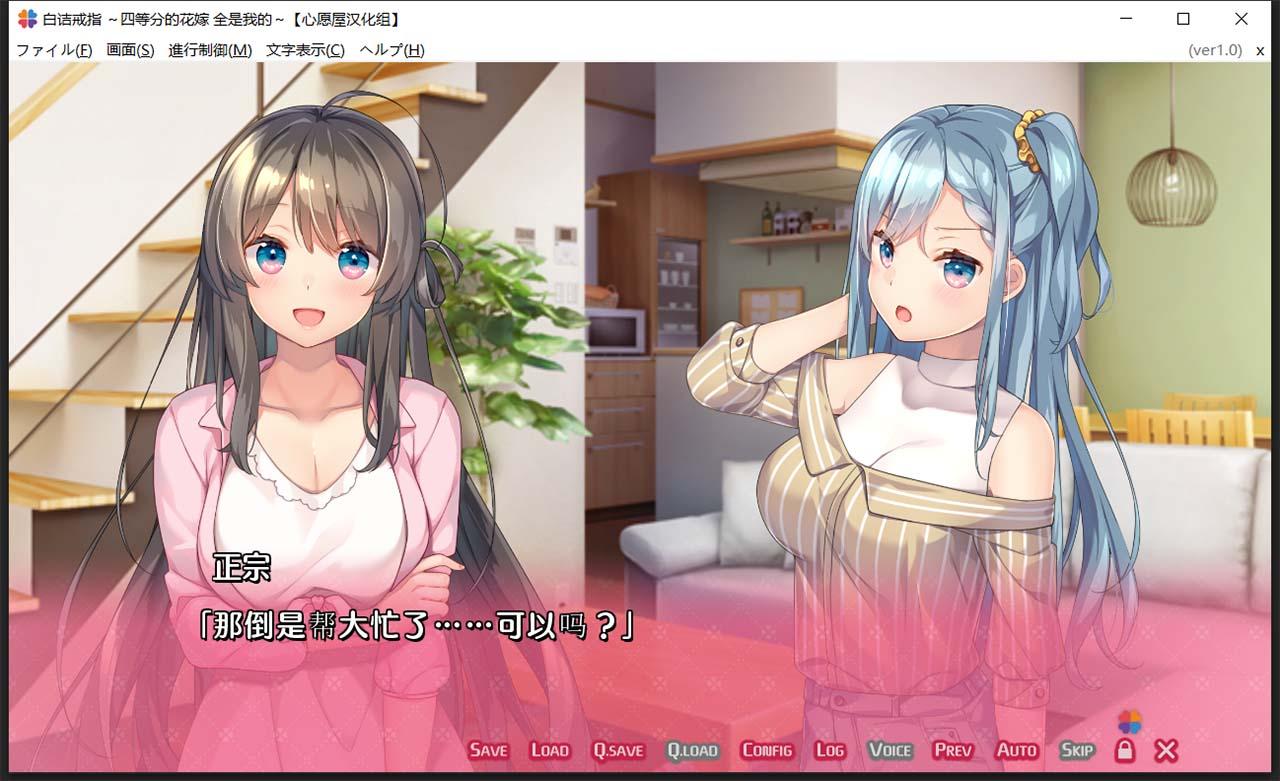
Task: Click LOAD to load a saved game
Action: [549, 749]
